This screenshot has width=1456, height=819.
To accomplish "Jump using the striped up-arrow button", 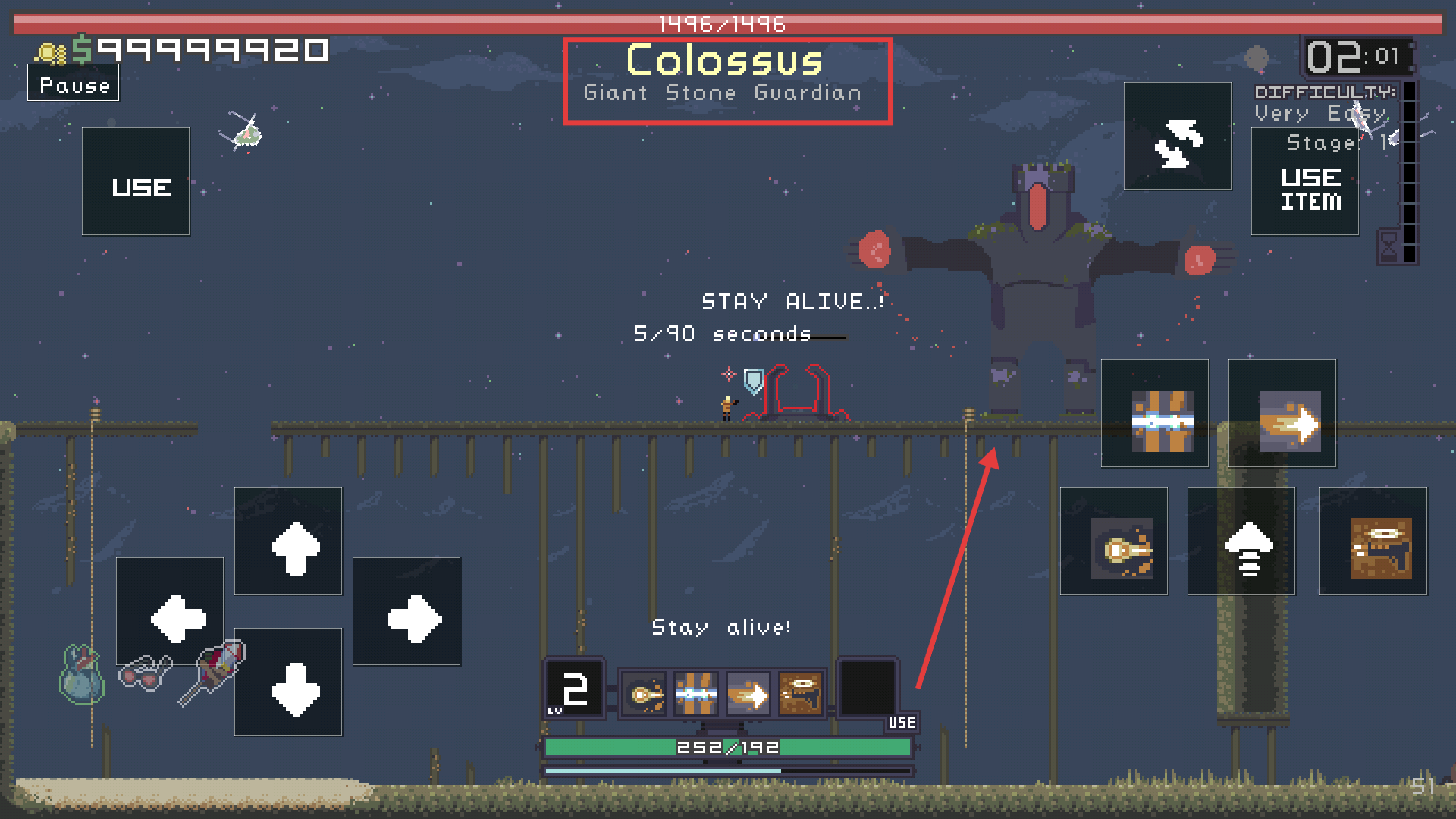I will (x=1241, y=541).
